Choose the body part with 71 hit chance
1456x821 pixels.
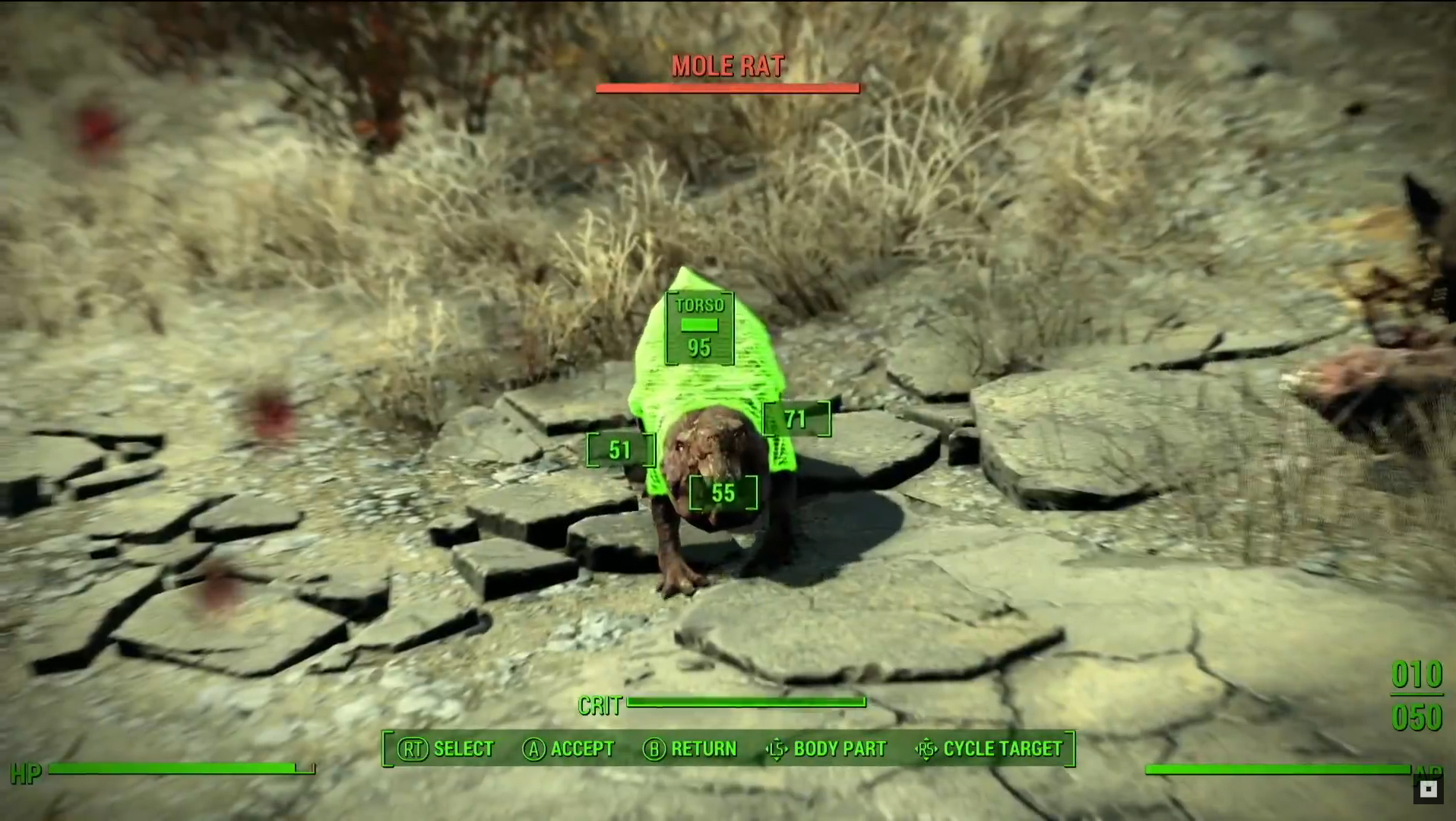pyautogui.click(x=796, y=419)
